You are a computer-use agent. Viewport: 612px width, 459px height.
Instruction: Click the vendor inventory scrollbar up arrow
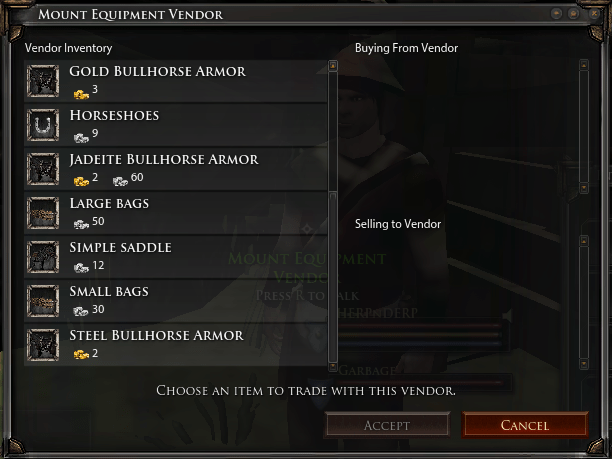[333, 67]
